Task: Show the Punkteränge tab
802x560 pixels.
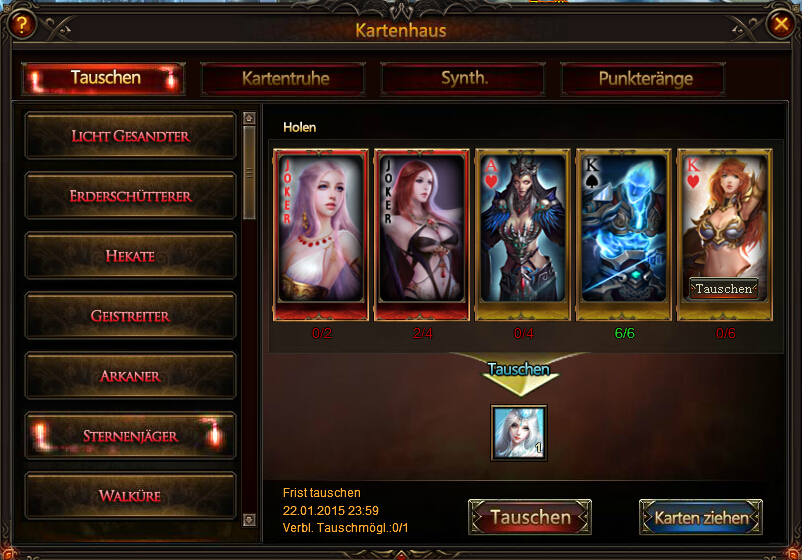Action: coord(645,78)
